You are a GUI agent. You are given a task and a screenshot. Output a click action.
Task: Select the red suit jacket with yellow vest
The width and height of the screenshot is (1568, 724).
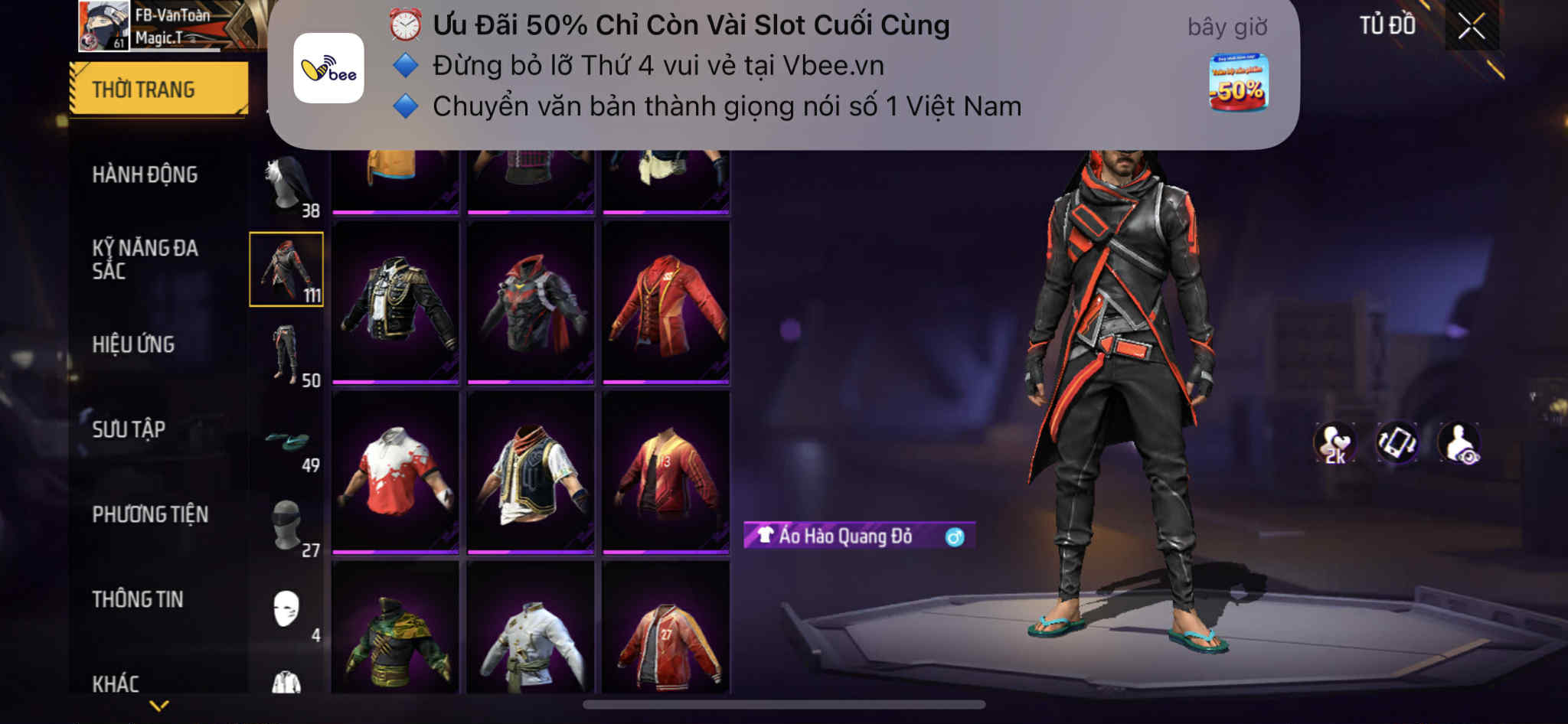pyautogui.click(x=665, y=302)
